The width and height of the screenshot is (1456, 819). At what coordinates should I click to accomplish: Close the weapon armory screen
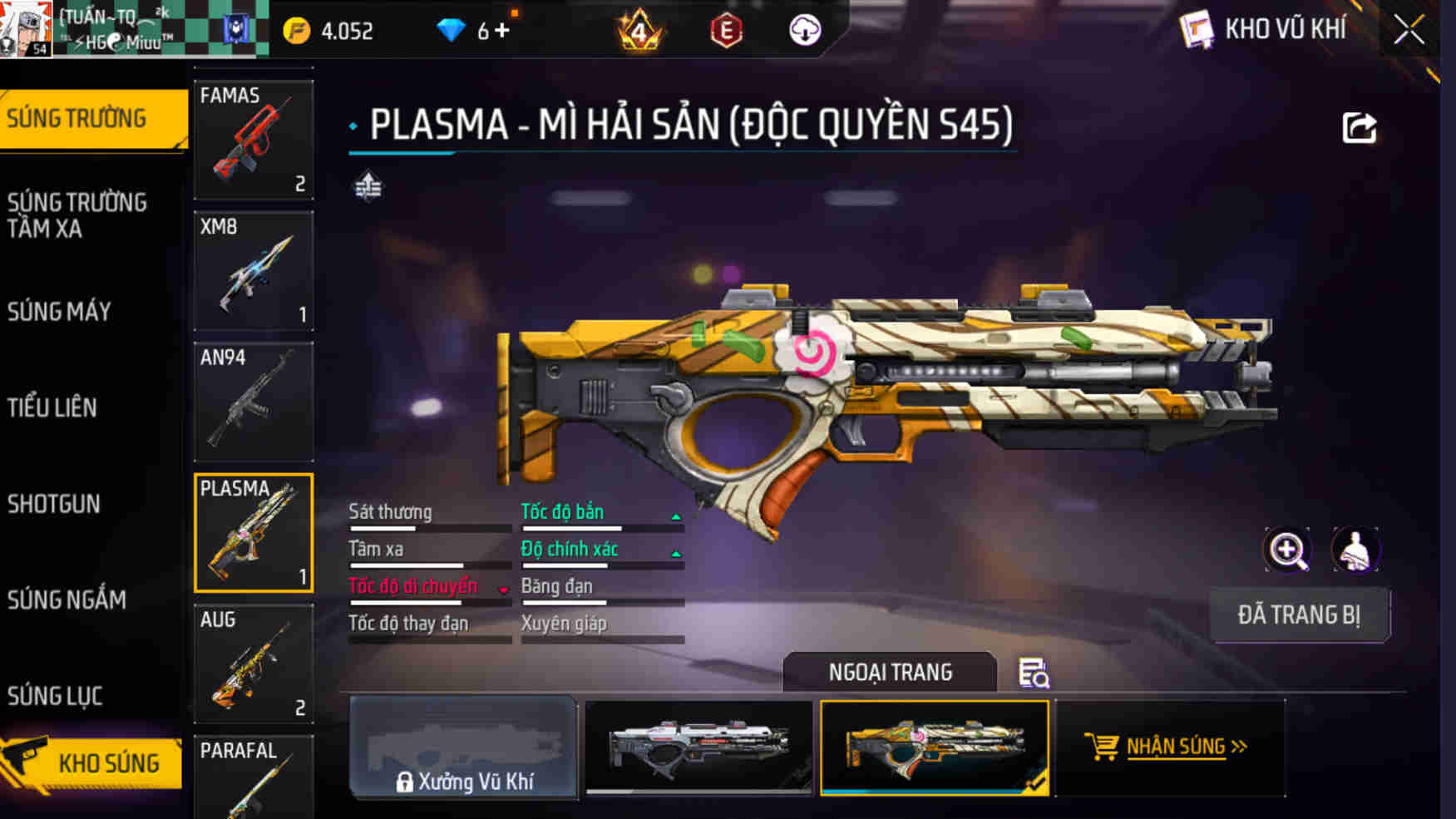[x=1409, y=31]
